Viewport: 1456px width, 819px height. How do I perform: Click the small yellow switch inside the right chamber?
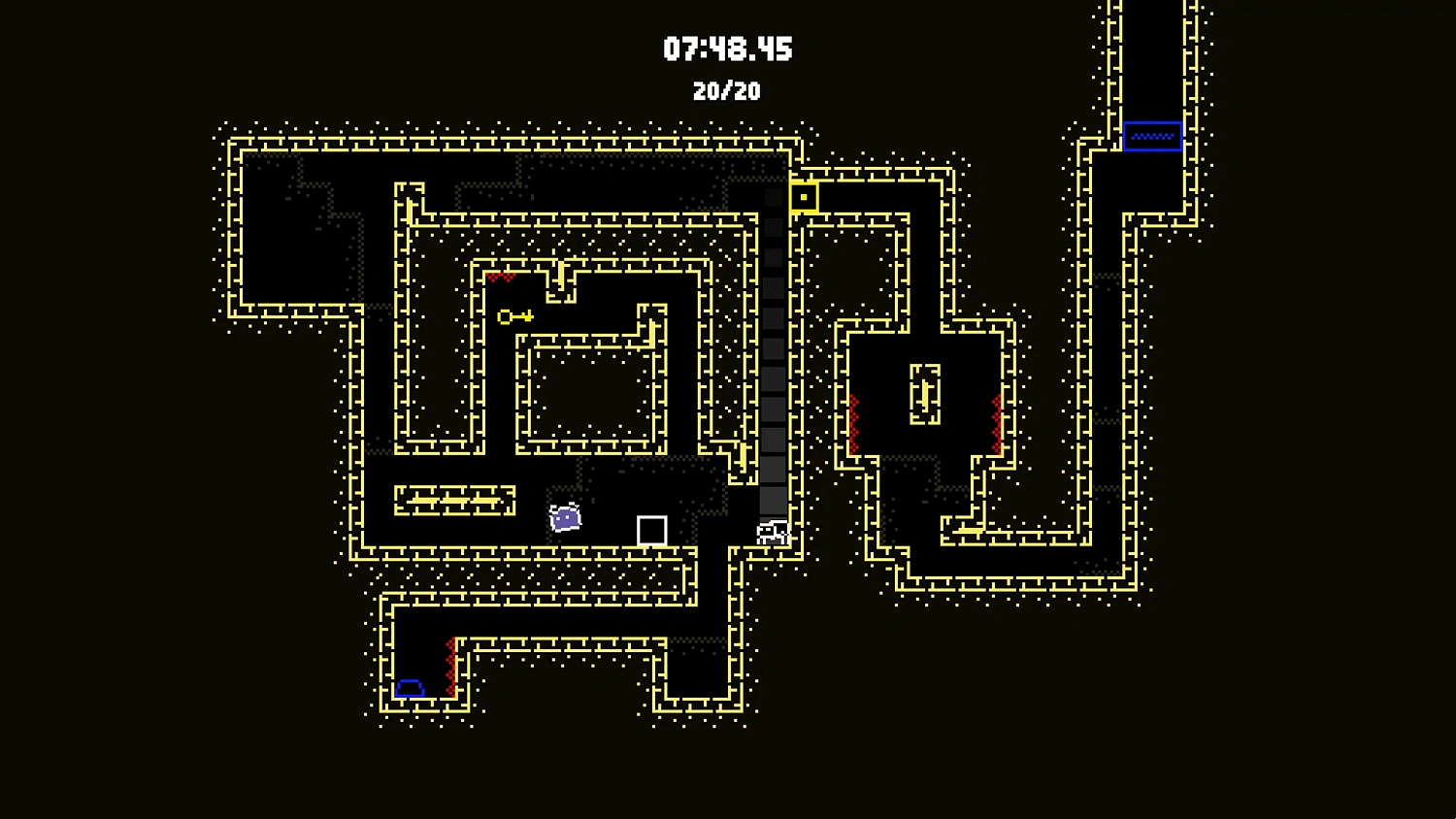click(x=925, y=393)
